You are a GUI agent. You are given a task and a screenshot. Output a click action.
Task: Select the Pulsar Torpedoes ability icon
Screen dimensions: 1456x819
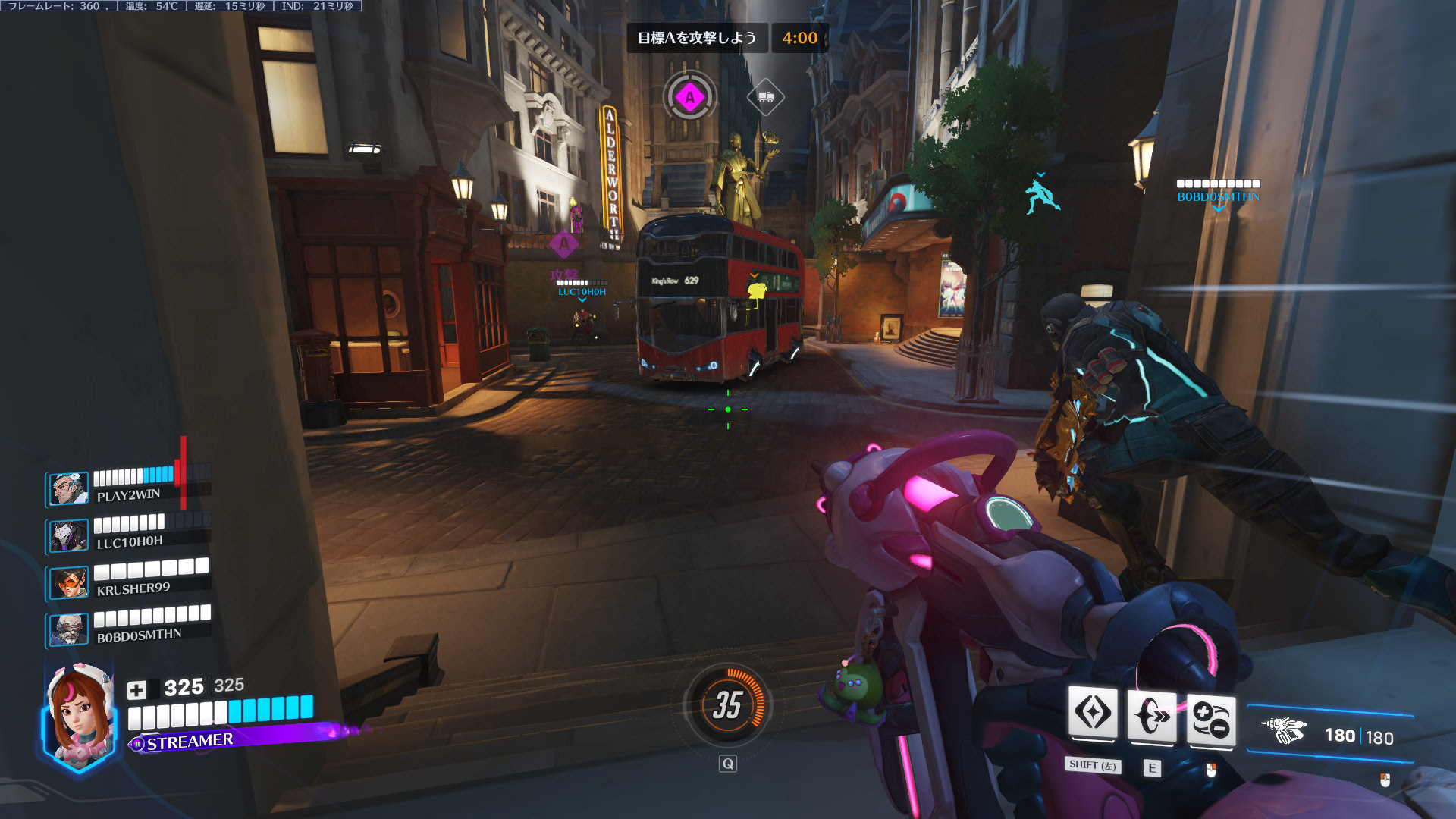(1211, 719)
